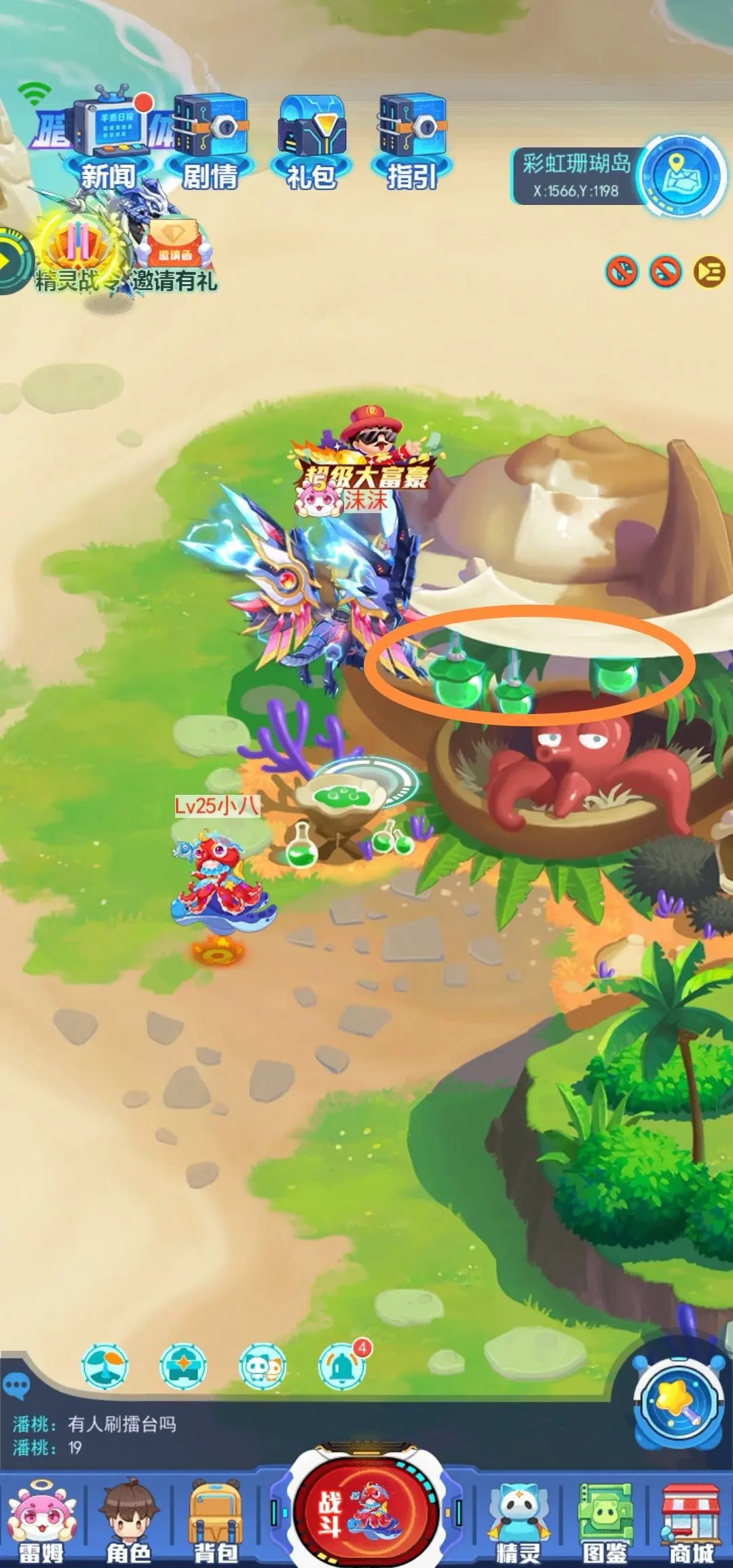Viewport: 733px width, 1568px height.
Task: Open the bell notifications icon with red badge
Action: 341,1366
